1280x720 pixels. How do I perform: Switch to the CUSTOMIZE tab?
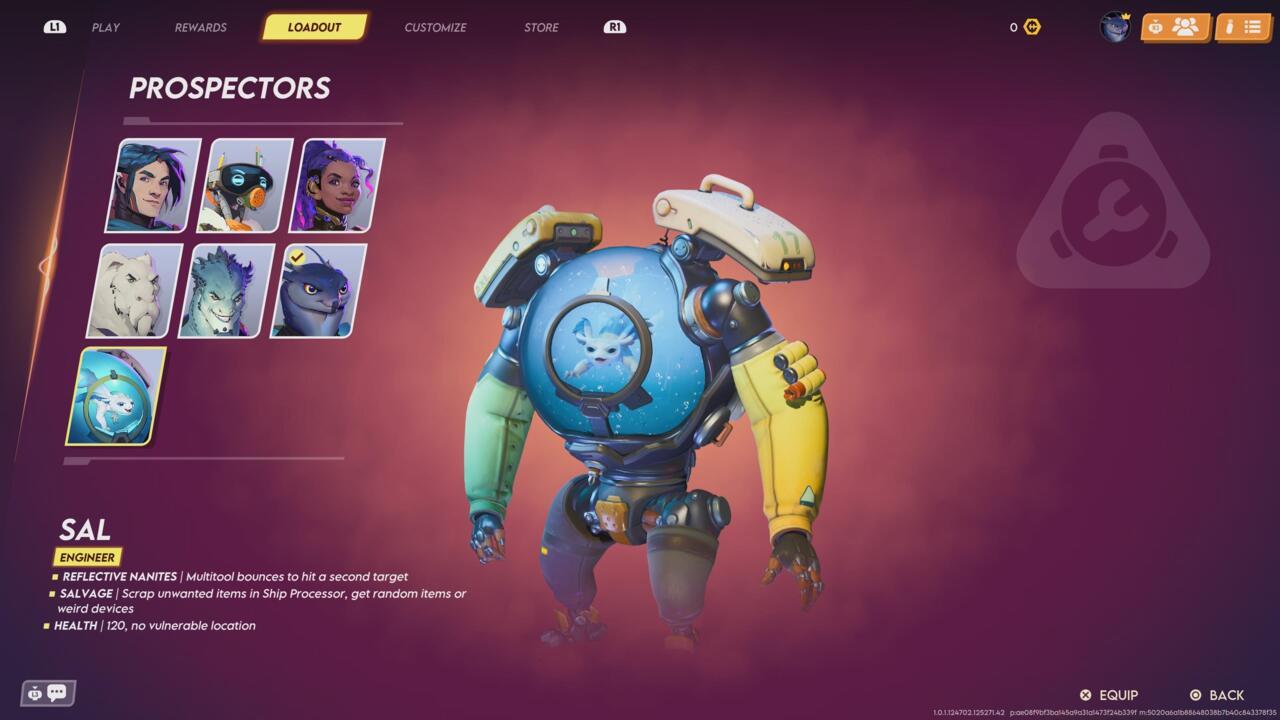click(x=434, y=27)
